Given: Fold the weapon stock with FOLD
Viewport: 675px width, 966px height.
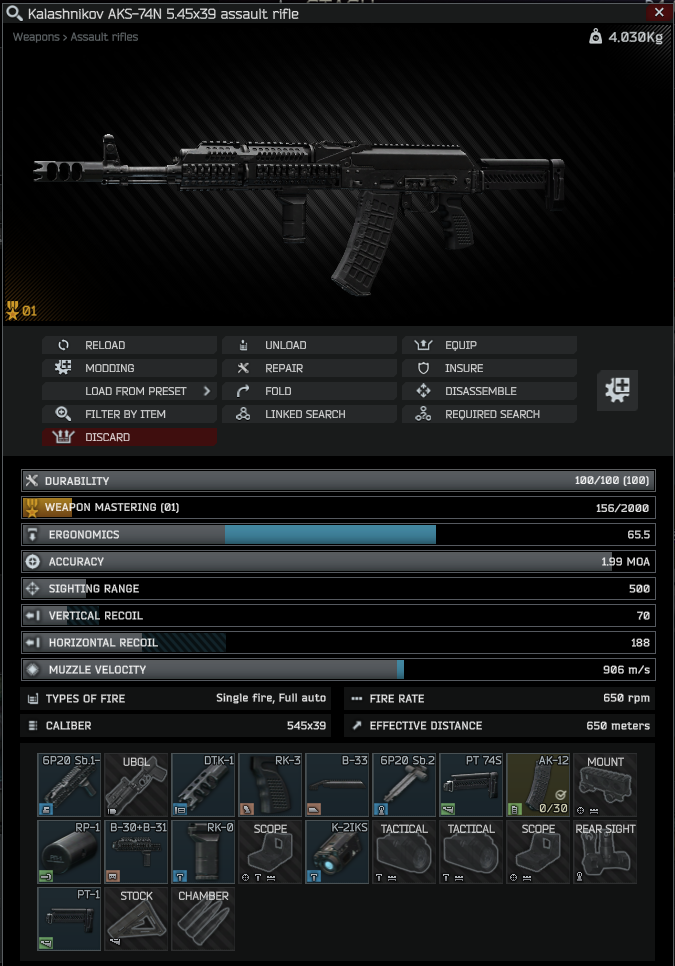Looking at the screenshot, I should 309,391.
